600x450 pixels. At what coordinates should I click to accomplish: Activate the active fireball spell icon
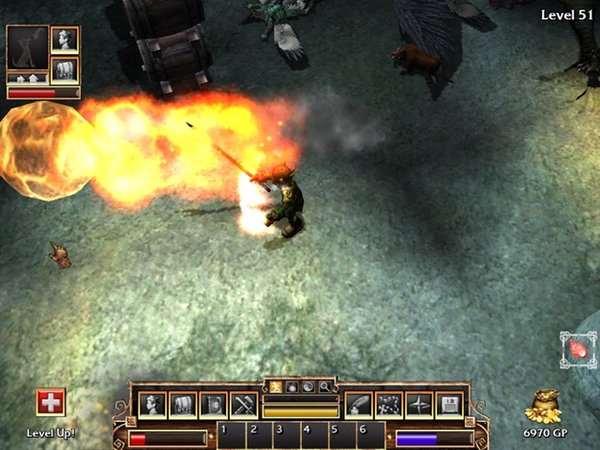(579, 352)
